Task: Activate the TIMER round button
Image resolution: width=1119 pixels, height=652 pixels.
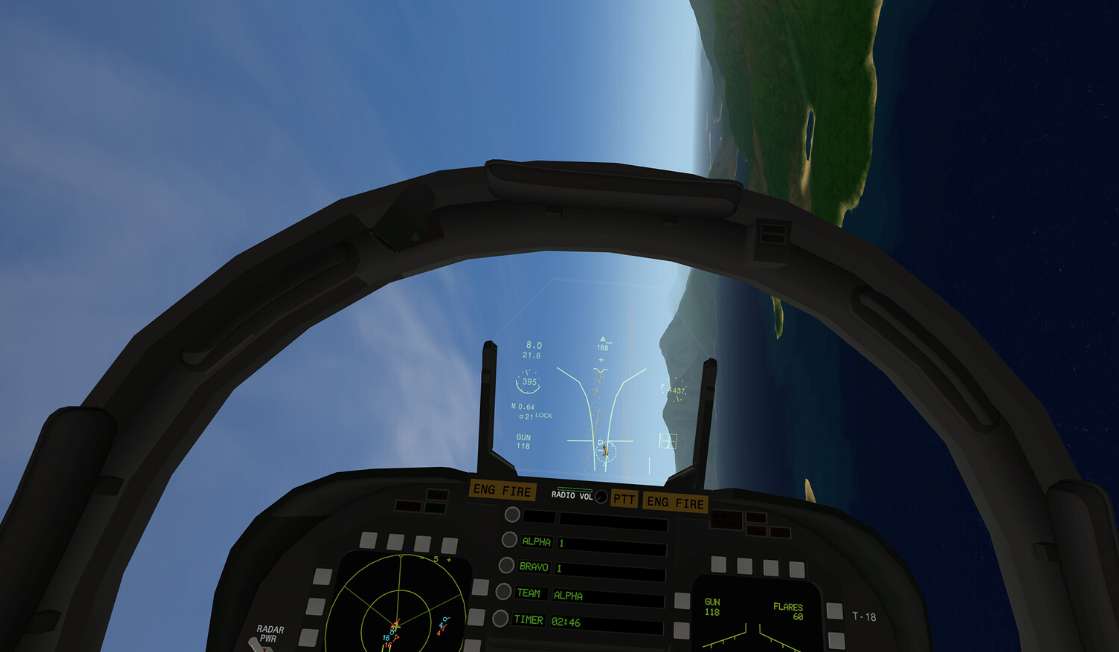Action: point(501,619)
